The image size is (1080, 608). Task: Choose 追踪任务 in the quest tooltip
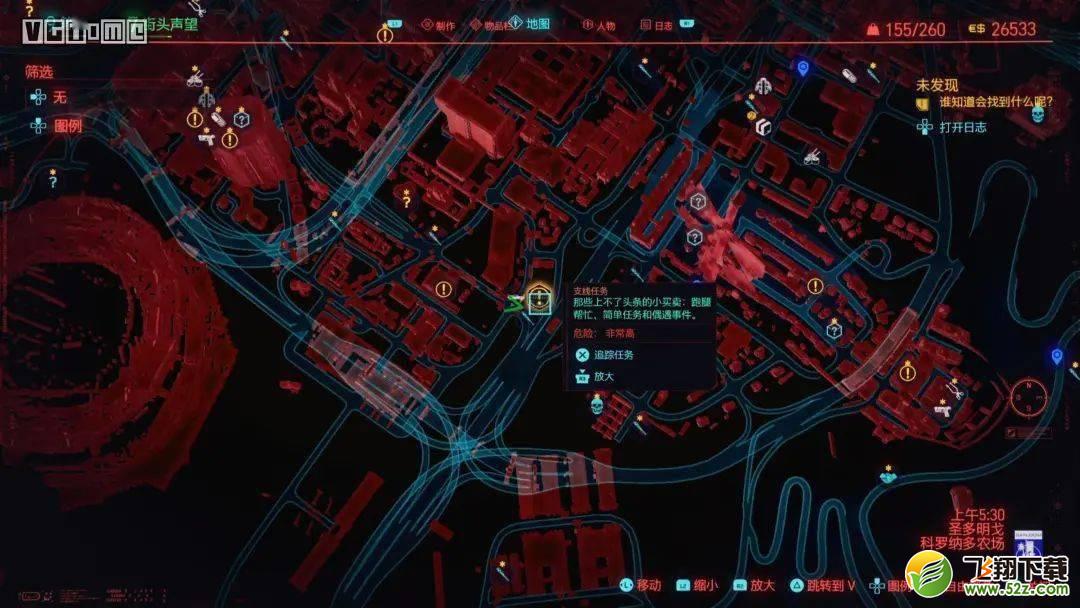(x=613, y=354)
